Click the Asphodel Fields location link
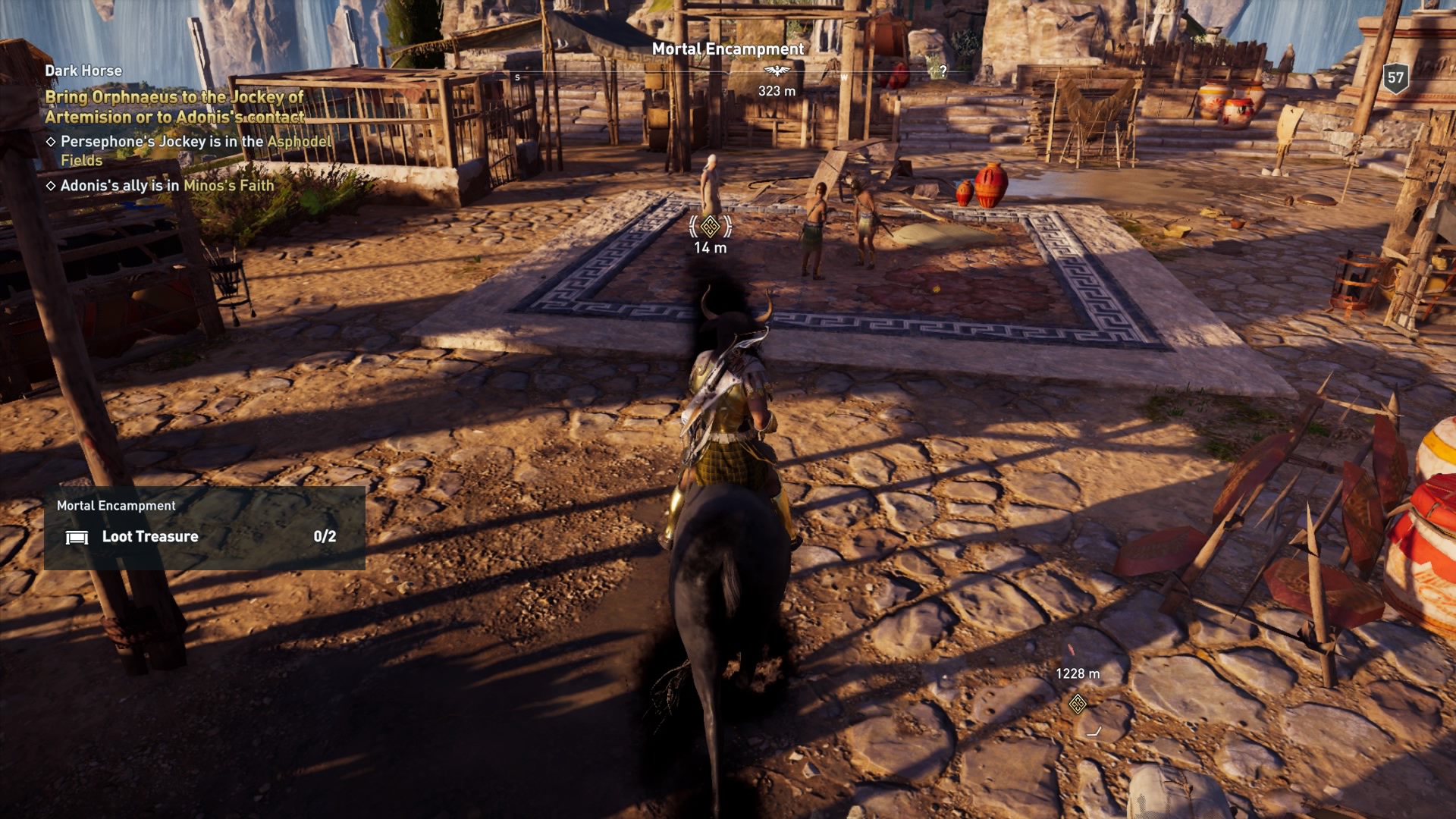Viewport: 1456px width, 819px height. (x=299, y=142)
